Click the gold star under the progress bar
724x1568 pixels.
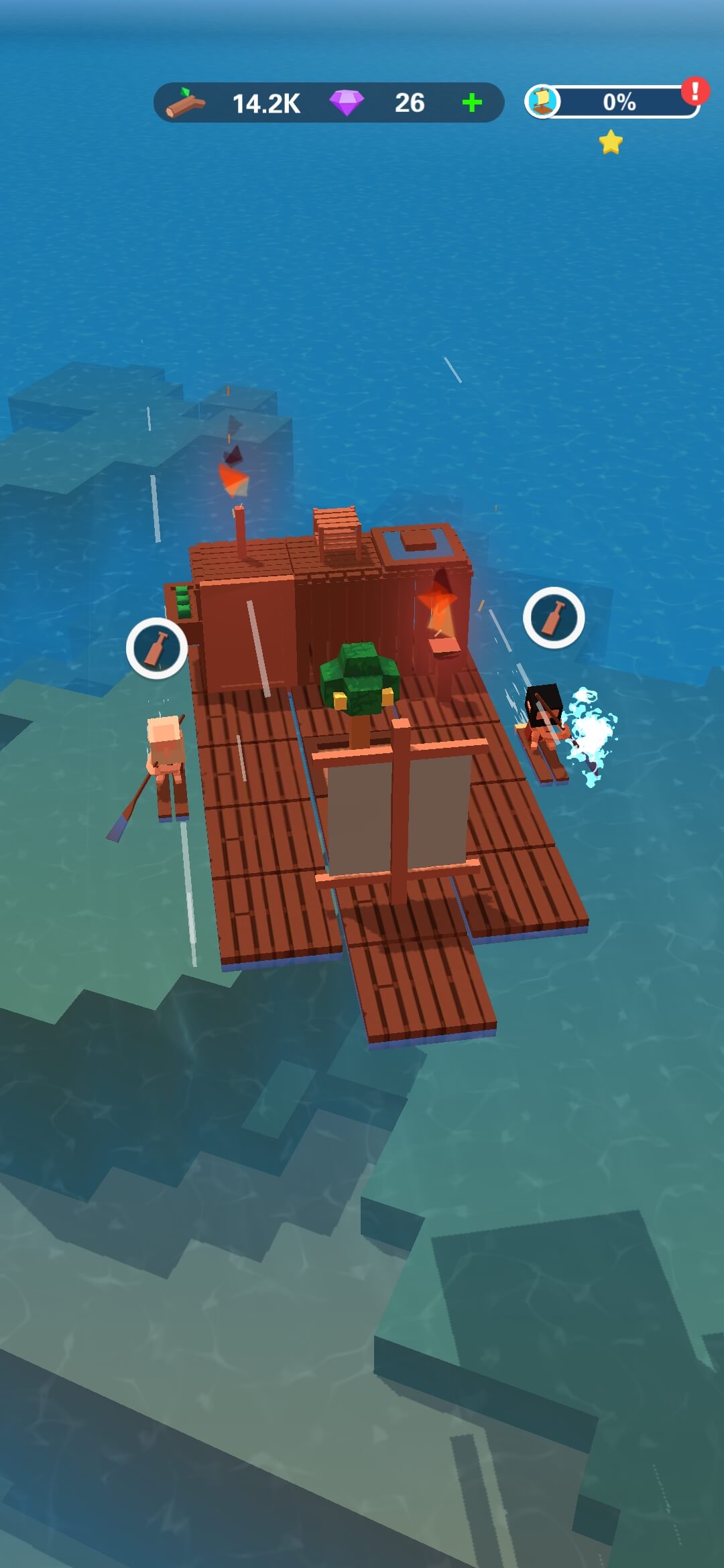[611, 142]
